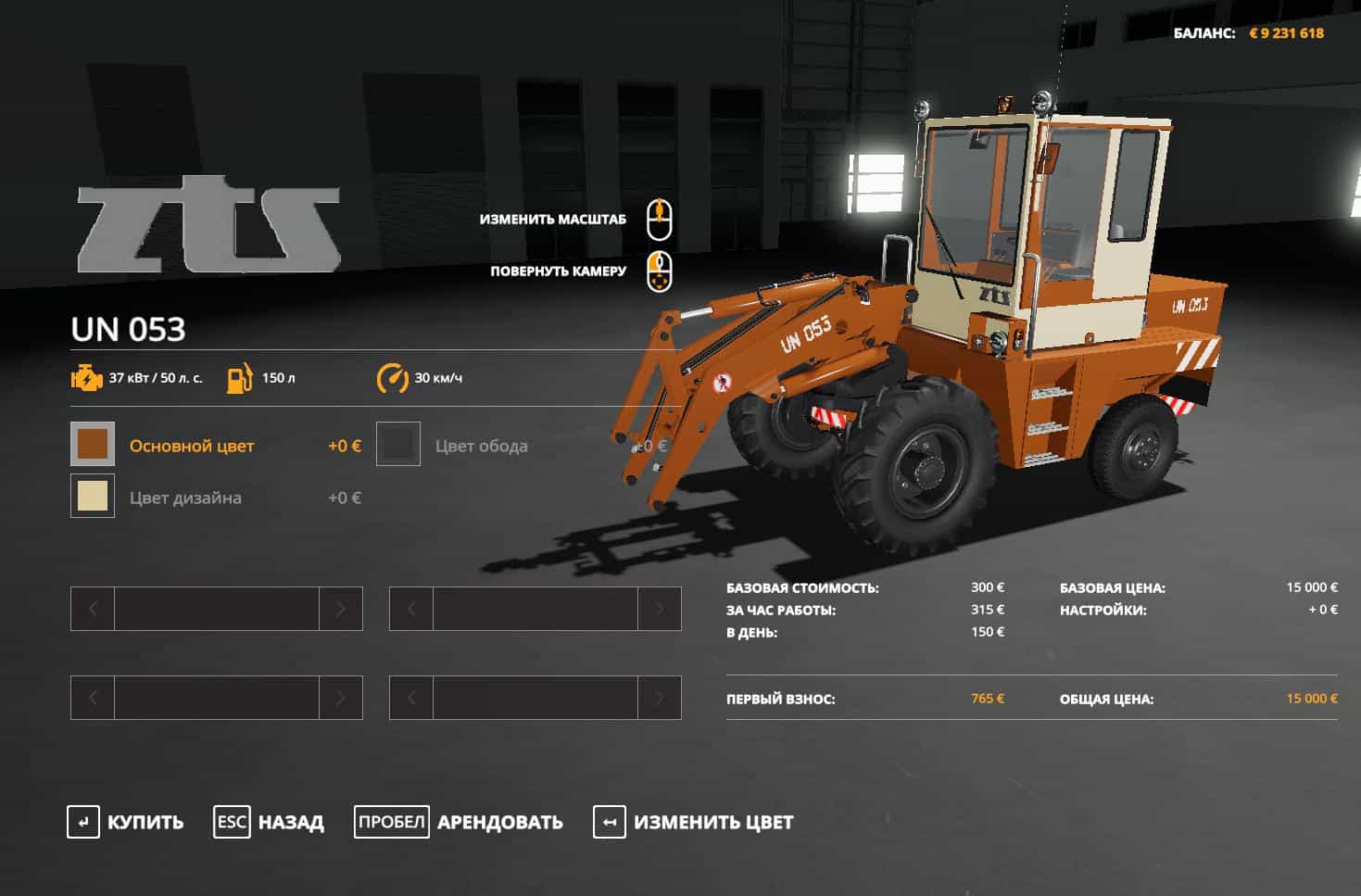Image resolution: width=1361 pixels, height=896 pixels.
Task: Pick the dark Цвет обода rim swatch
Action: (x=398, y=445)
